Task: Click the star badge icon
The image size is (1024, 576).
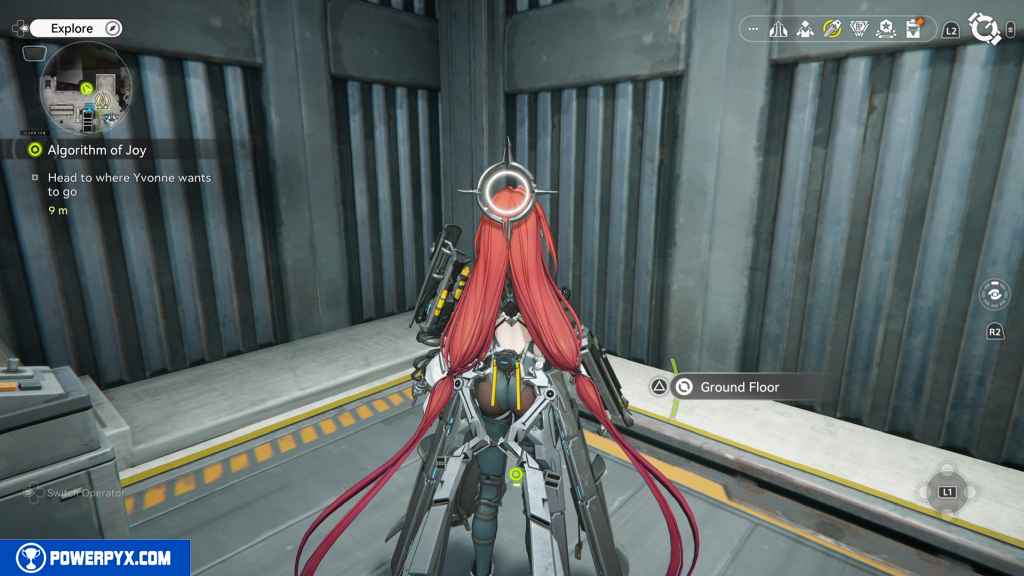Action: (x=885, y=29)
